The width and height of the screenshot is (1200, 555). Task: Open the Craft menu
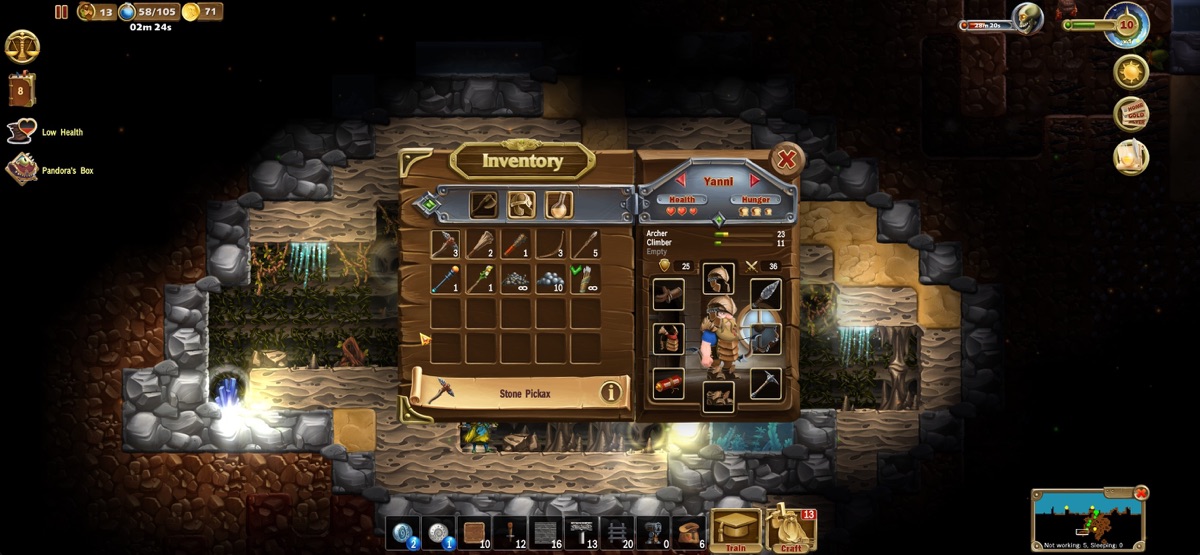[791, 528]
